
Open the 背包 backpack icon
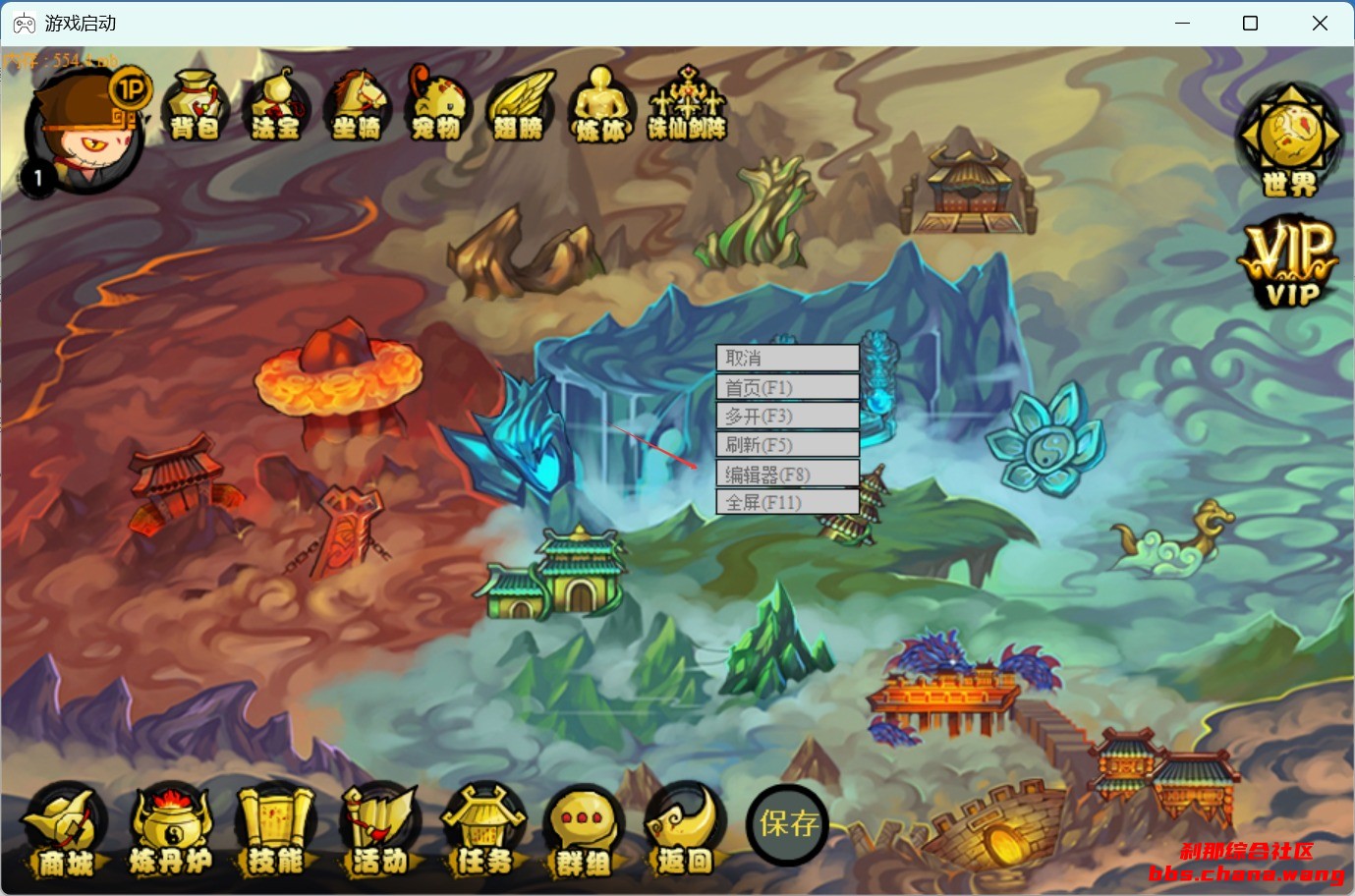(196, 105)
